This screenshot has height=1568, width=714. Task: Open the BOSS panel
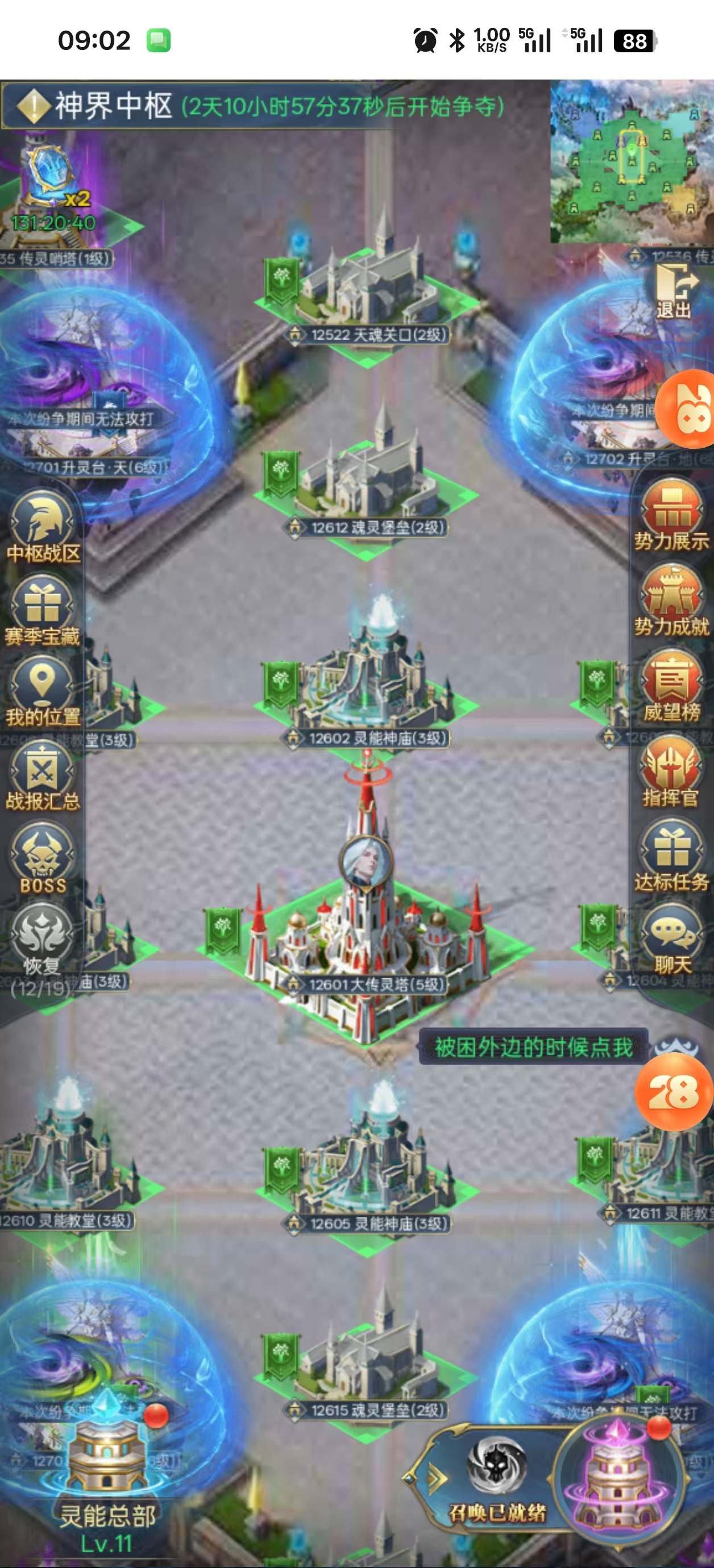(x=43, y=858)
